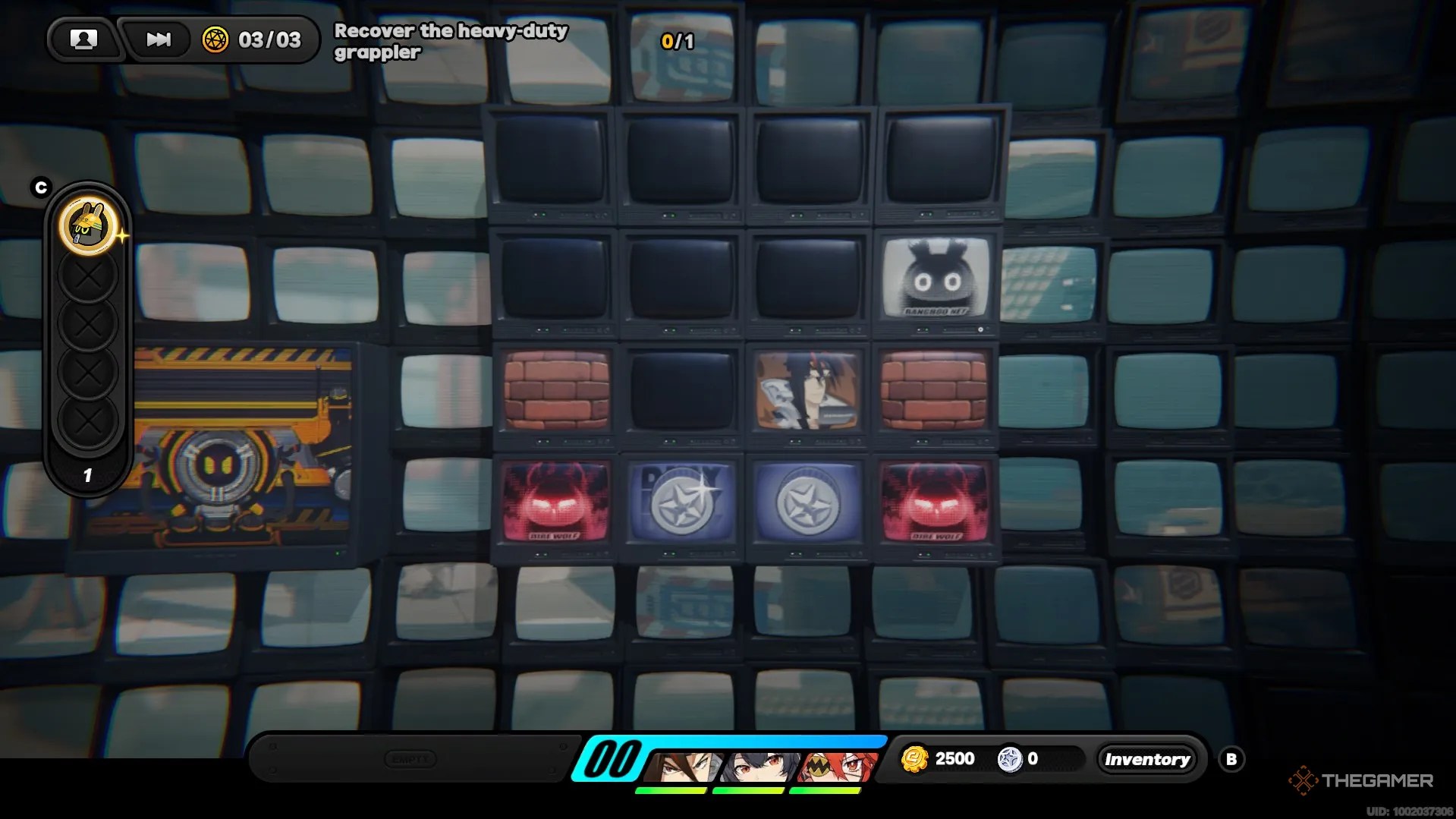Select the Bangboo face TV screen
This screenshot has width=1456, height=819.
(935, 279)
